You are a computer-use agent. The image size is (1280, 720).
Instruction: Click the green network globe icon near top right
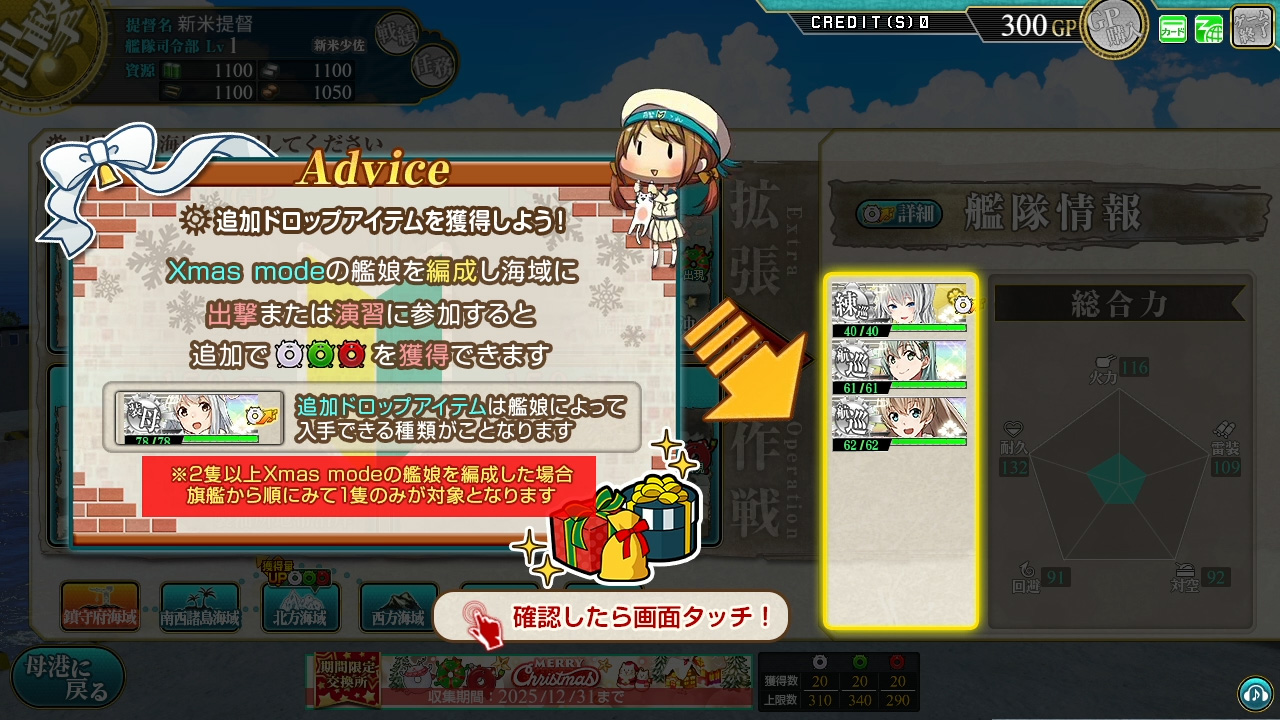1208,28
